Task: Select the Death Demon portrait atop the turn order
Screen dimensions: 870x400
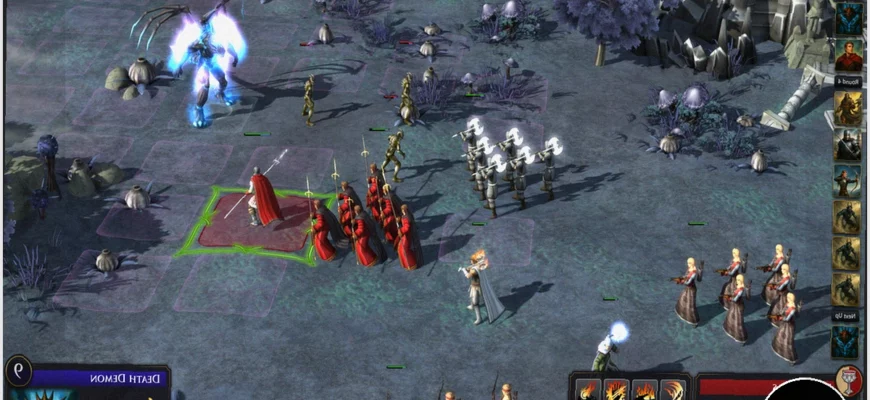Action: click(848, 18)
